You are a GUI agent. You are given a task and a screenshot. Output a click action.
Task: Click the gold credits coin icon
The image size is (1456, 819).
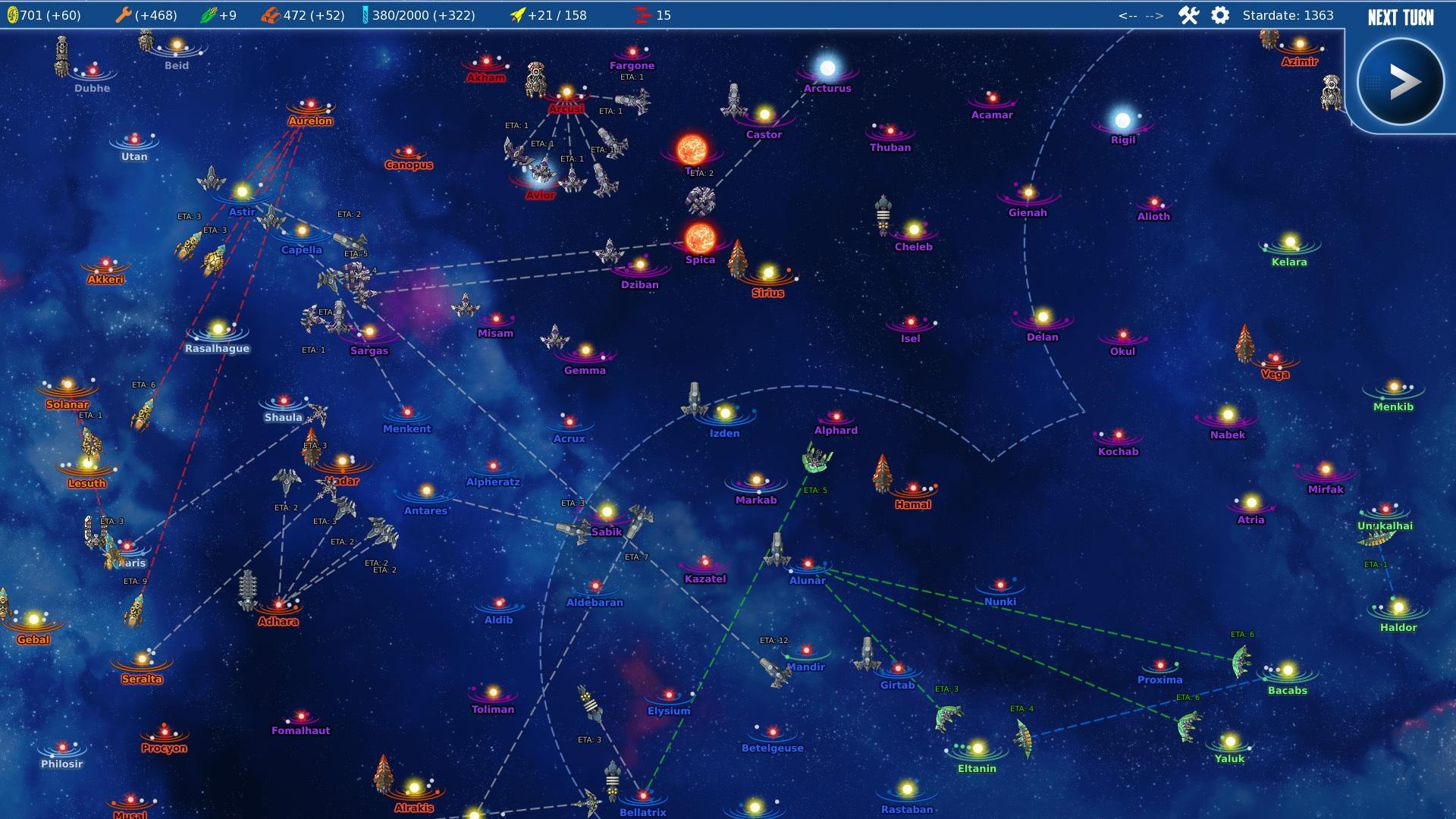click(x=14, y=14)
